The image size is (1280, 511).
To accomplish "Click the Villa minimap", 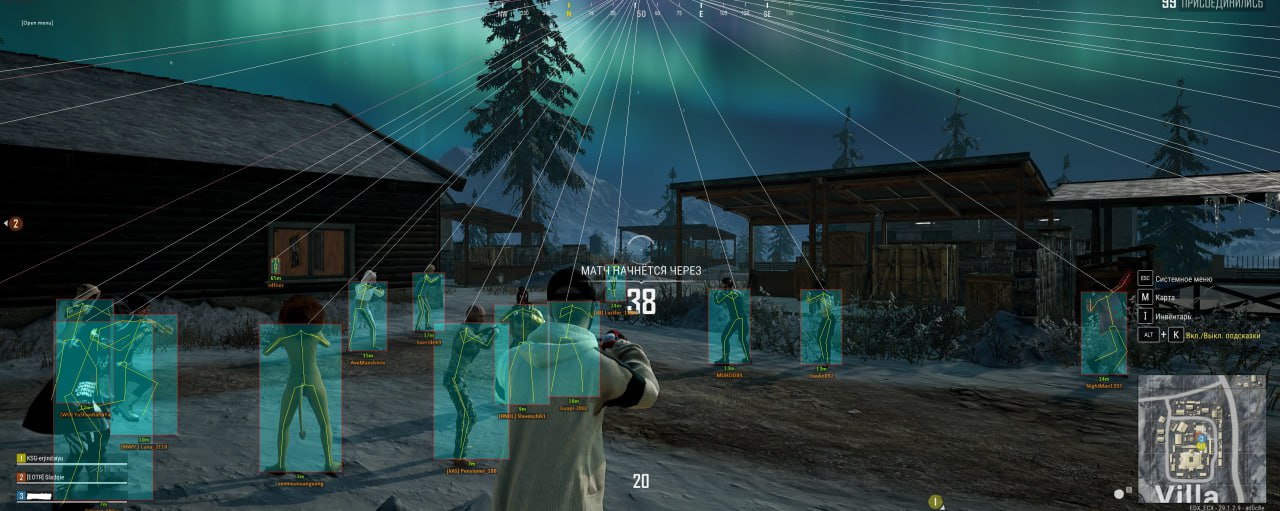I will 1201,438.
